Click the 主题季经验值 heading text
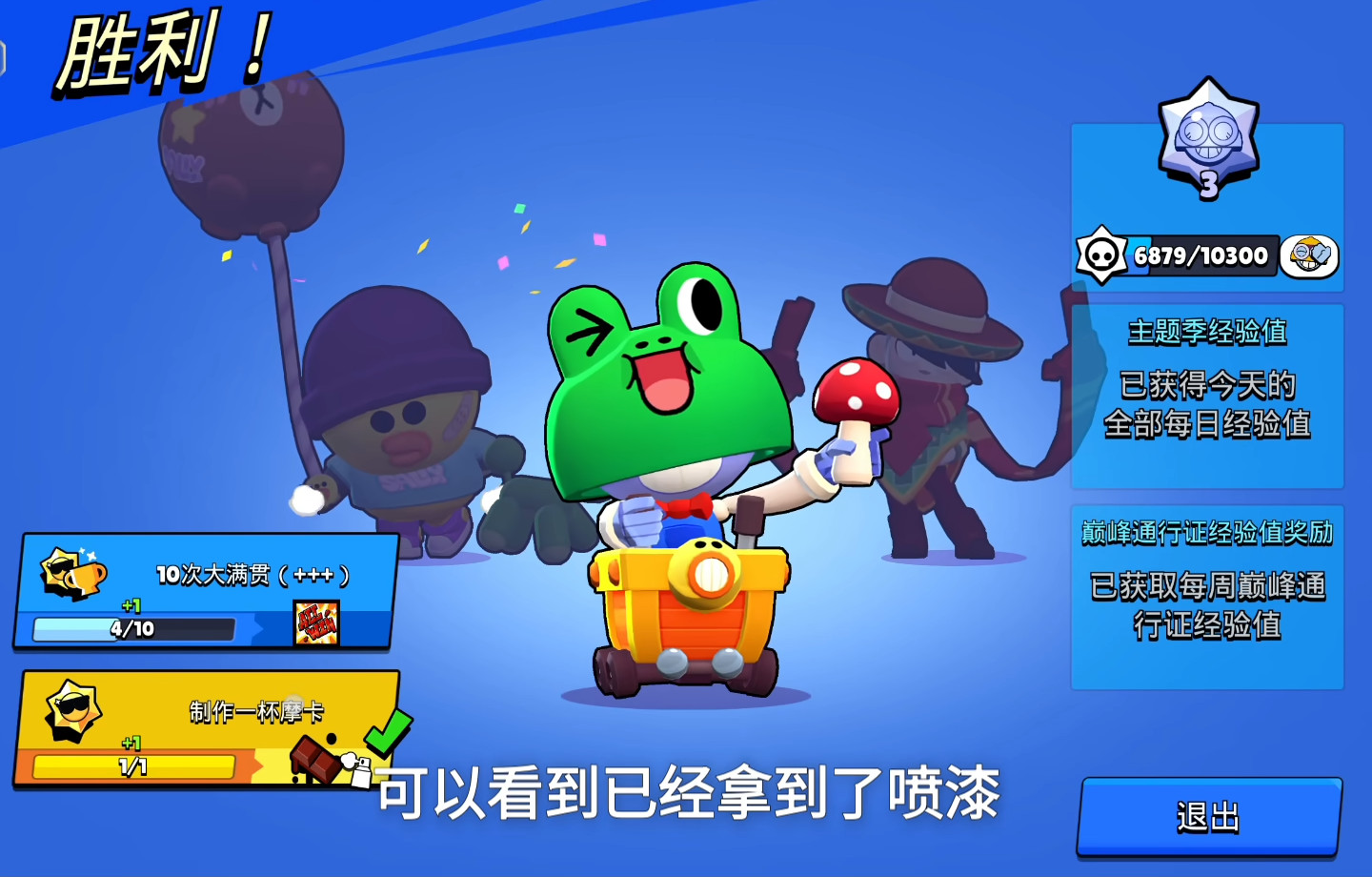This screenshot has height=877, width=1372. (x=1206, y=333)
